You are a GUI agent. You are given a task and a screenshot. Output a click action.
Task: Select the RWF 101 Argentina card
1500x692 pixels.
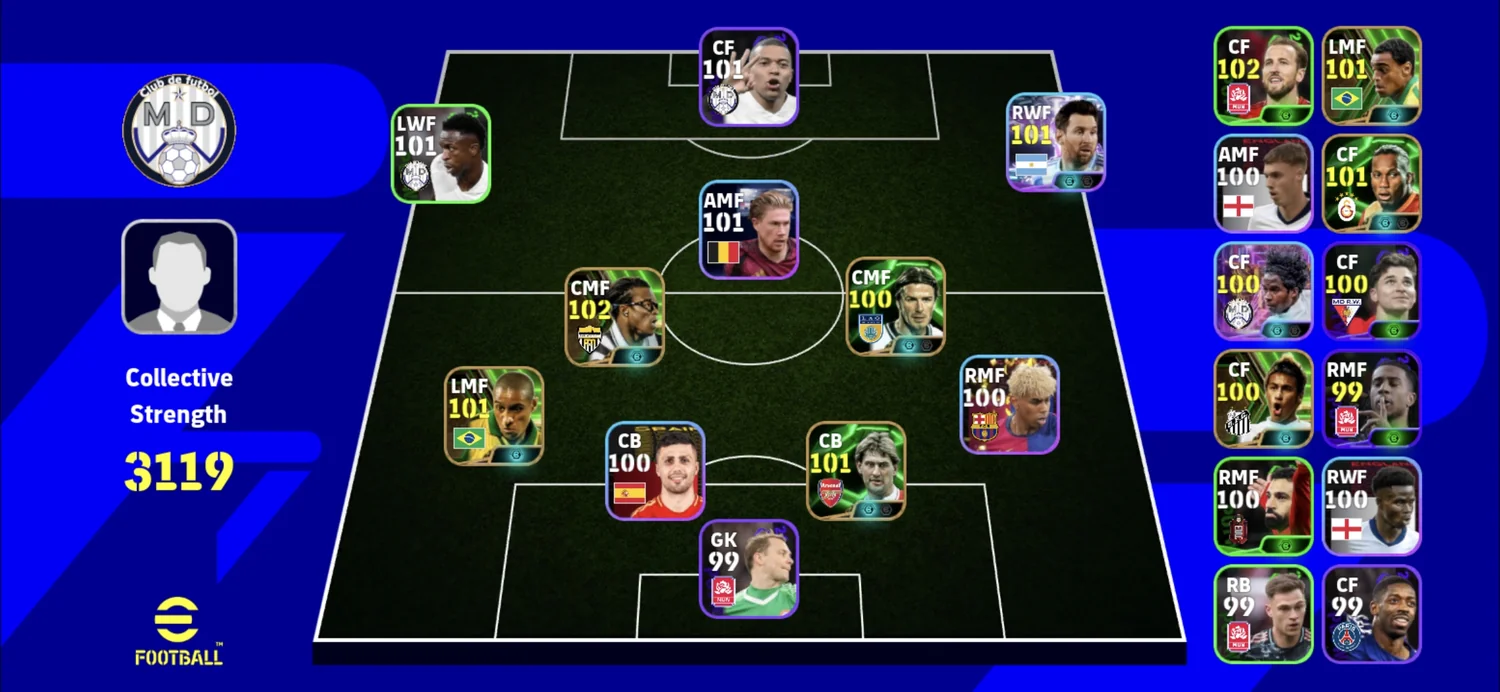(x=1056, y=142)
